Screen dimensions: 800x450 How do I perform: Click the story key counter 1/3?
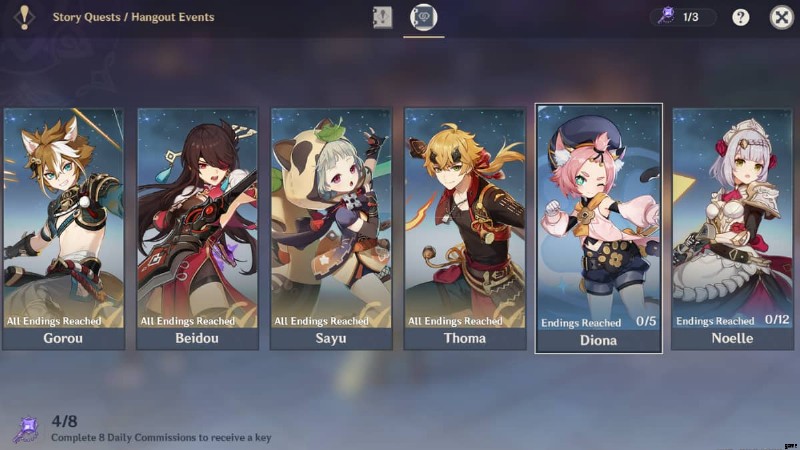(x=685, y=17)
